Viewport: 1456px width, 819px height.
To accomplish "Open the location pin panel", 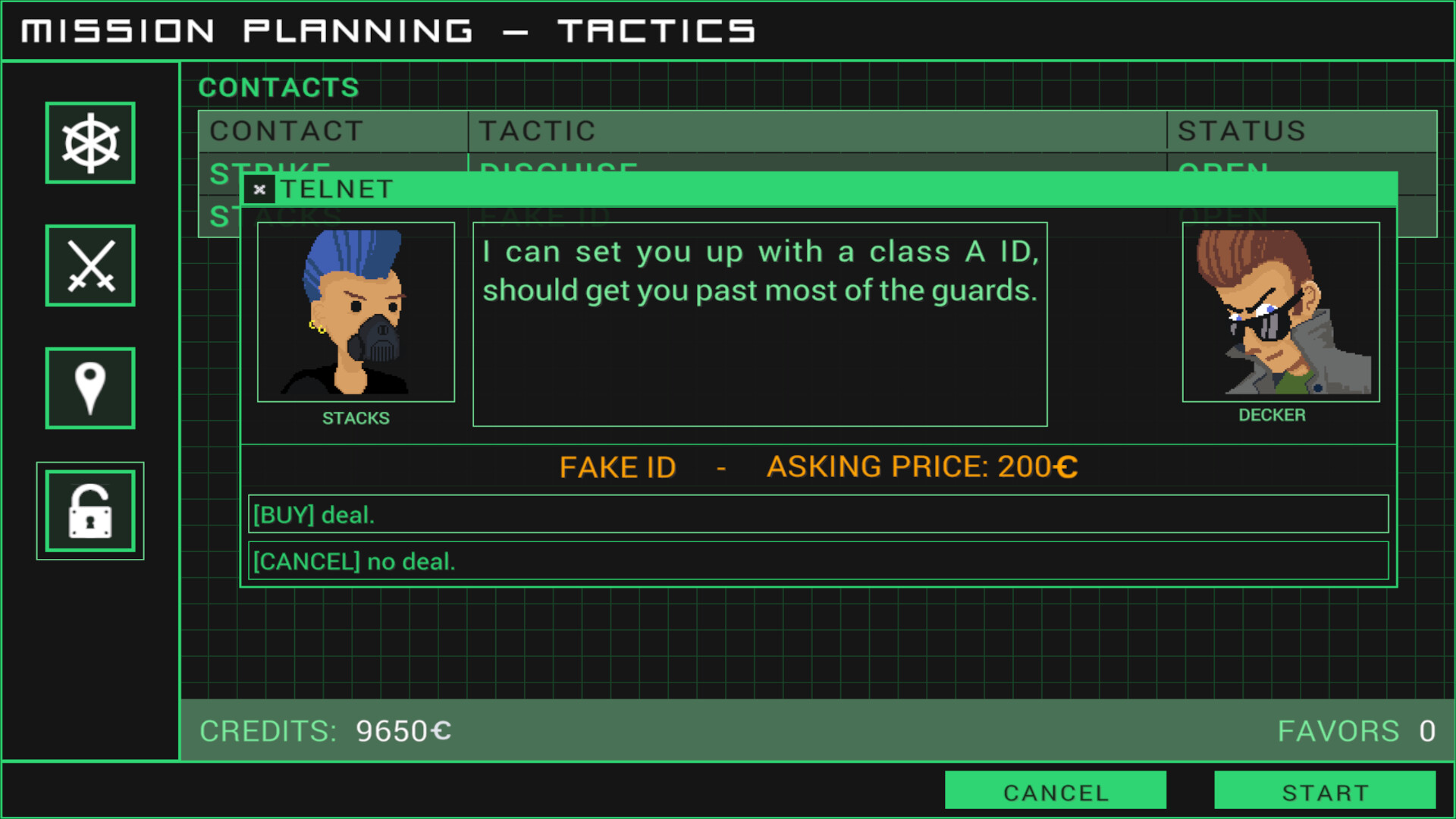I will (x=89, y=388).
